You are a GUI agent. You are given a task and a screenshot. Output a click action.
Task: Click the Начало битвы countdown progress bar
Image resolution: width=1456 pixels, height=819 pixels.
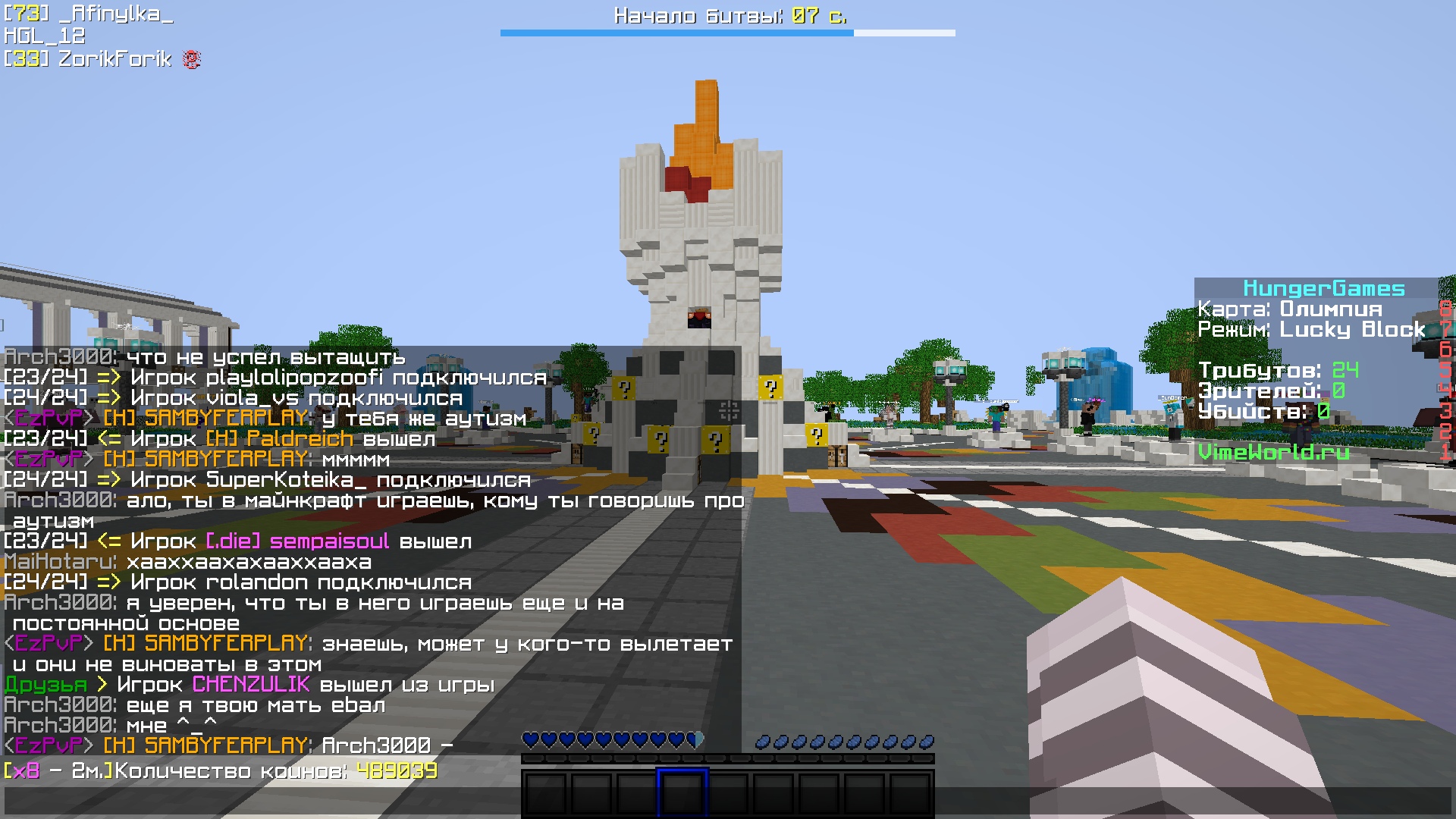(x=726, y=33)
